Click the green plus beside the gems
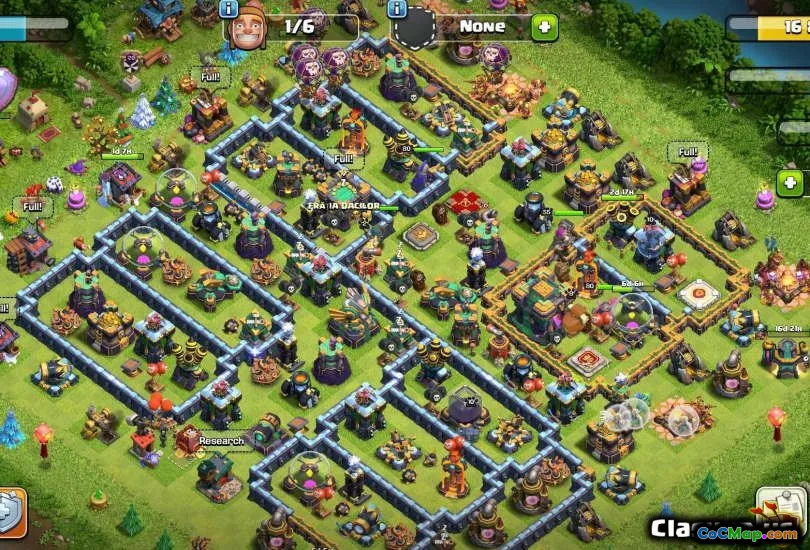810x550 pixels. pyautogui.click(x=790, y=183)
